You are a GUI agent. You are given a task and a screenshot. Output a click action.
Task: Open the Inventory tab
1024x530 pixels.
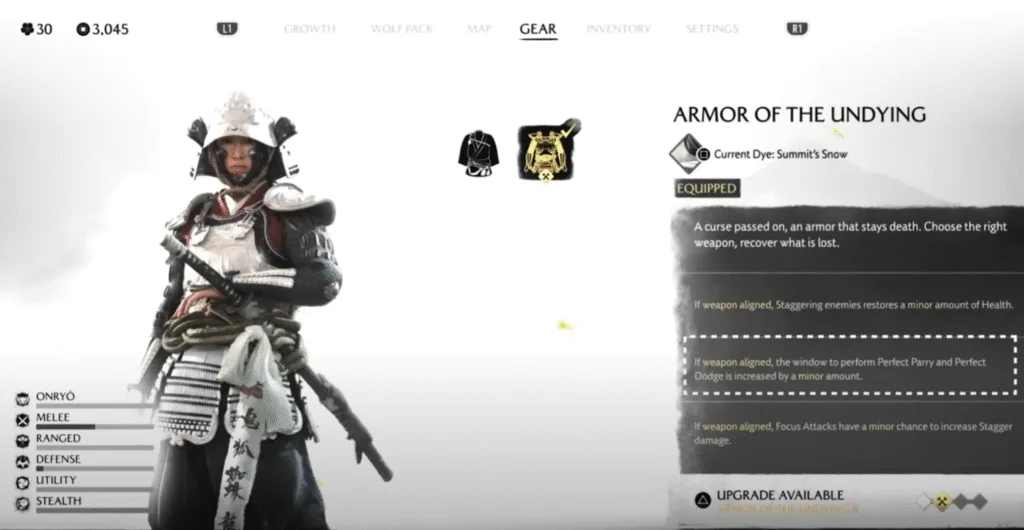coord(618,29)
